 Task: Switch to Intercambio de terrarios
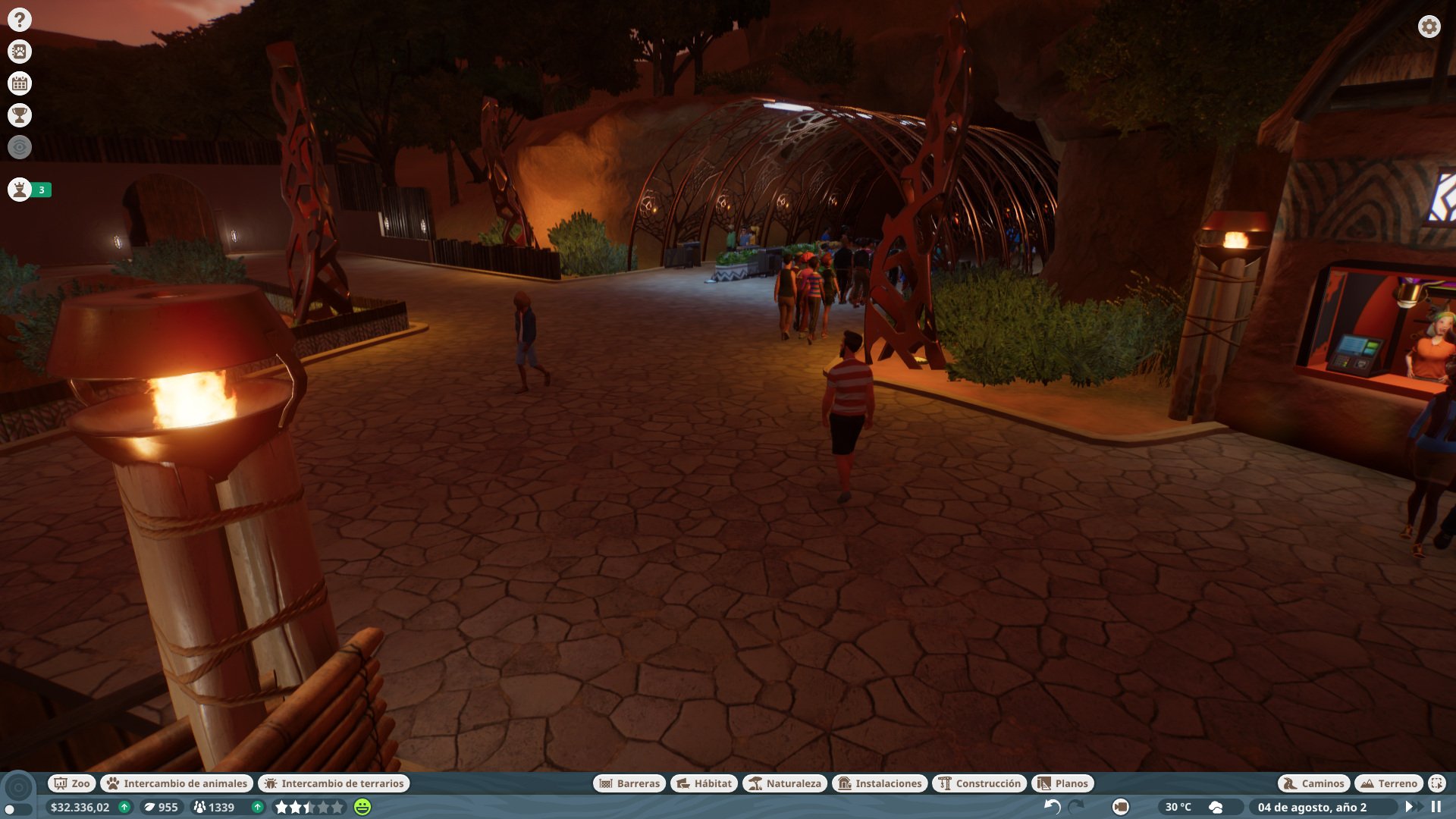coord(334,783)
